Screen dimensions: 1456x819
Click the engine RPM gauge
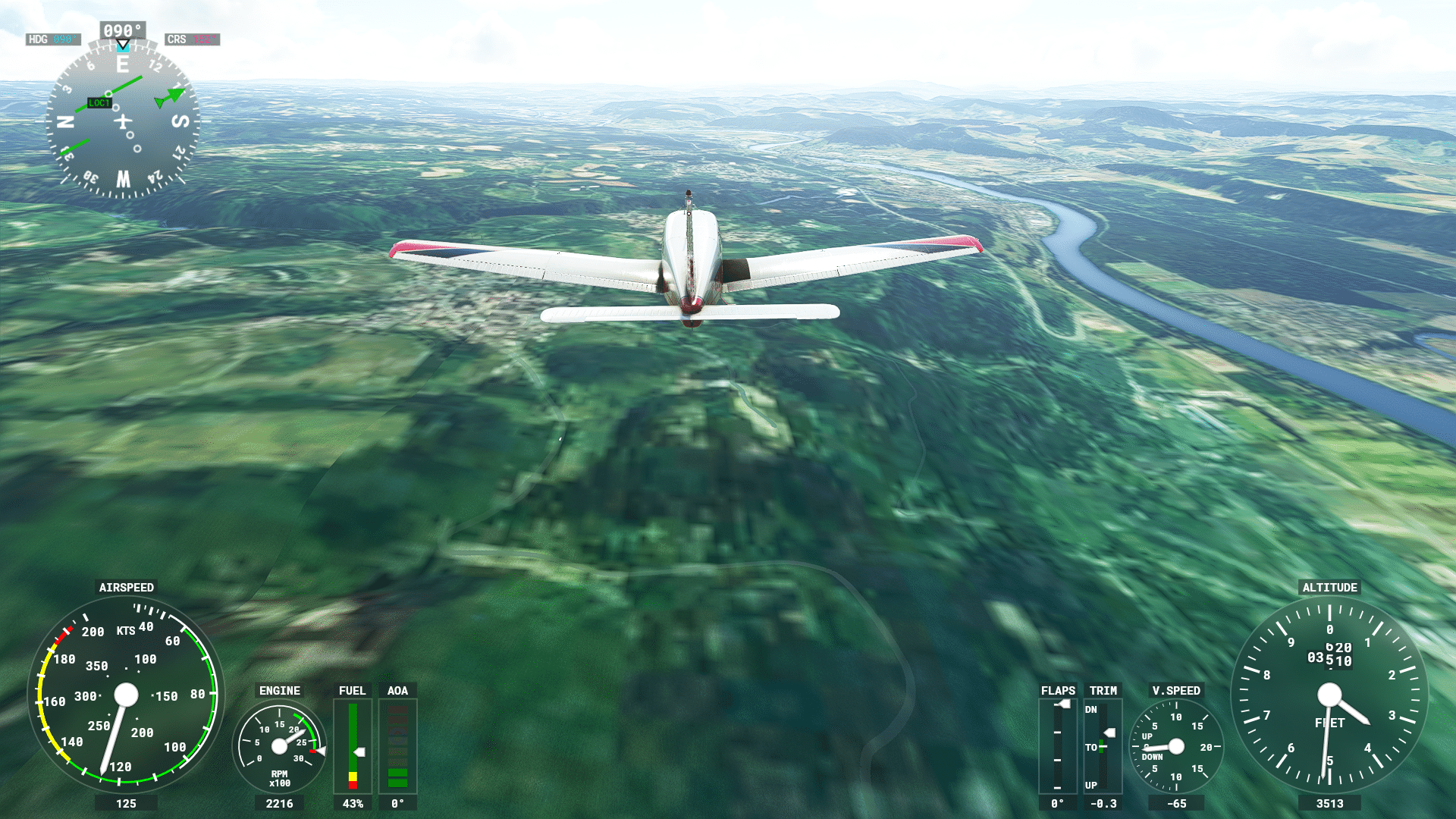tap(279, 746)
